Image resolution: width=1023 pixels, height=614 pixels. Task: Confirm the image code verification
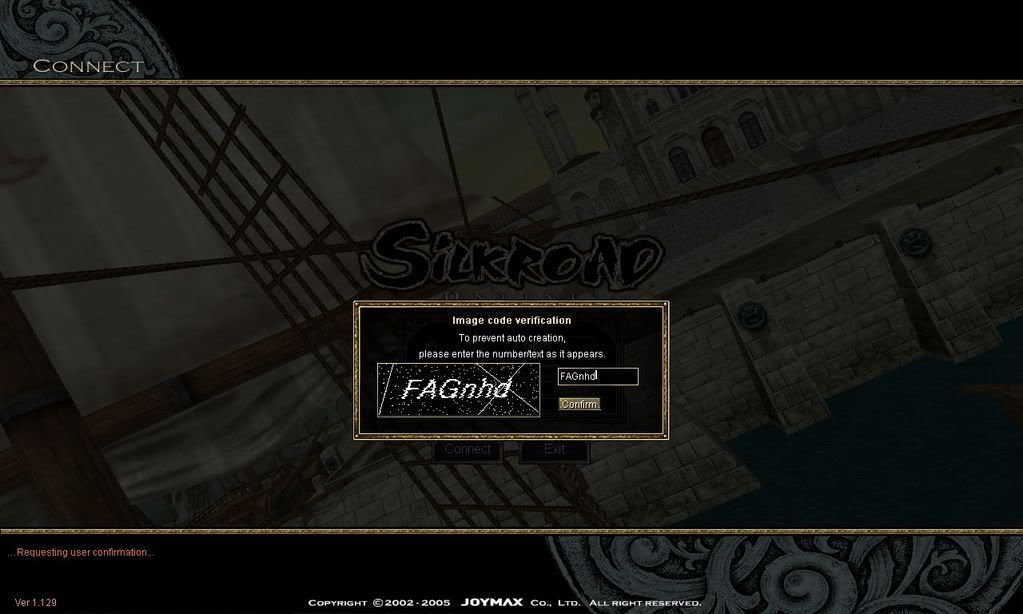pos(579,404)
